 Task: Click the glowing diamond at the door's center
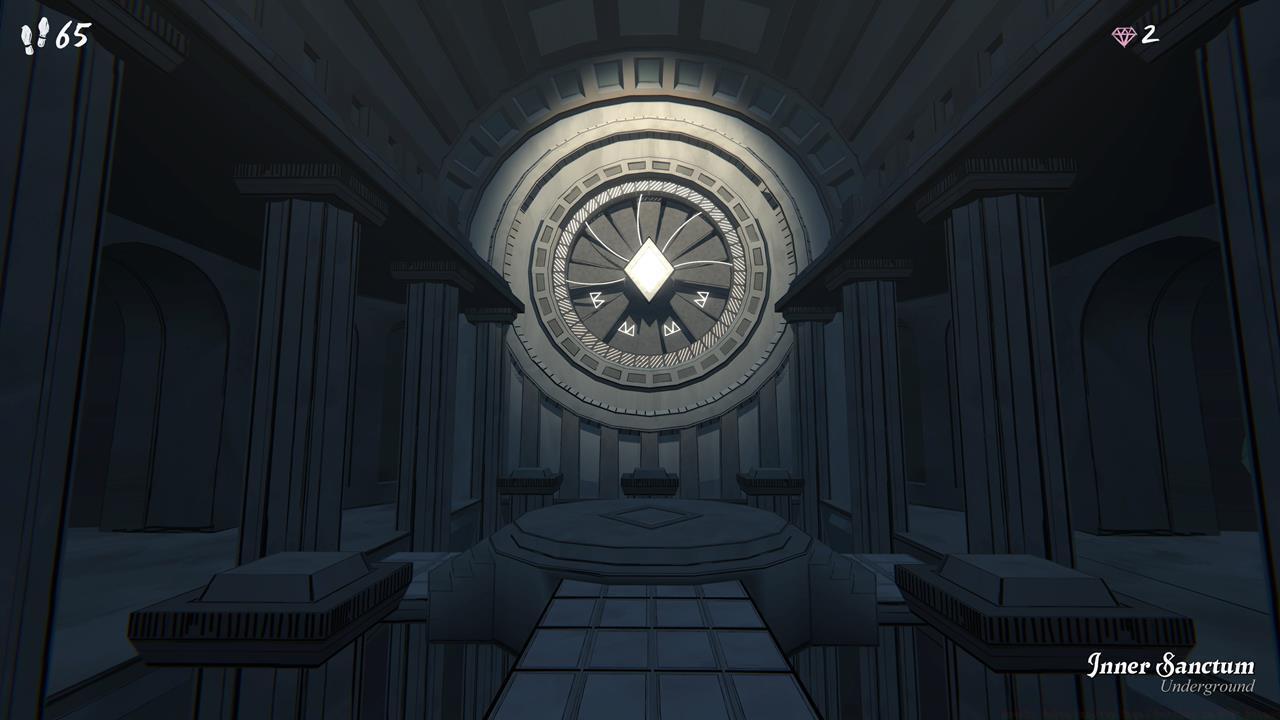tap(650, 270)
